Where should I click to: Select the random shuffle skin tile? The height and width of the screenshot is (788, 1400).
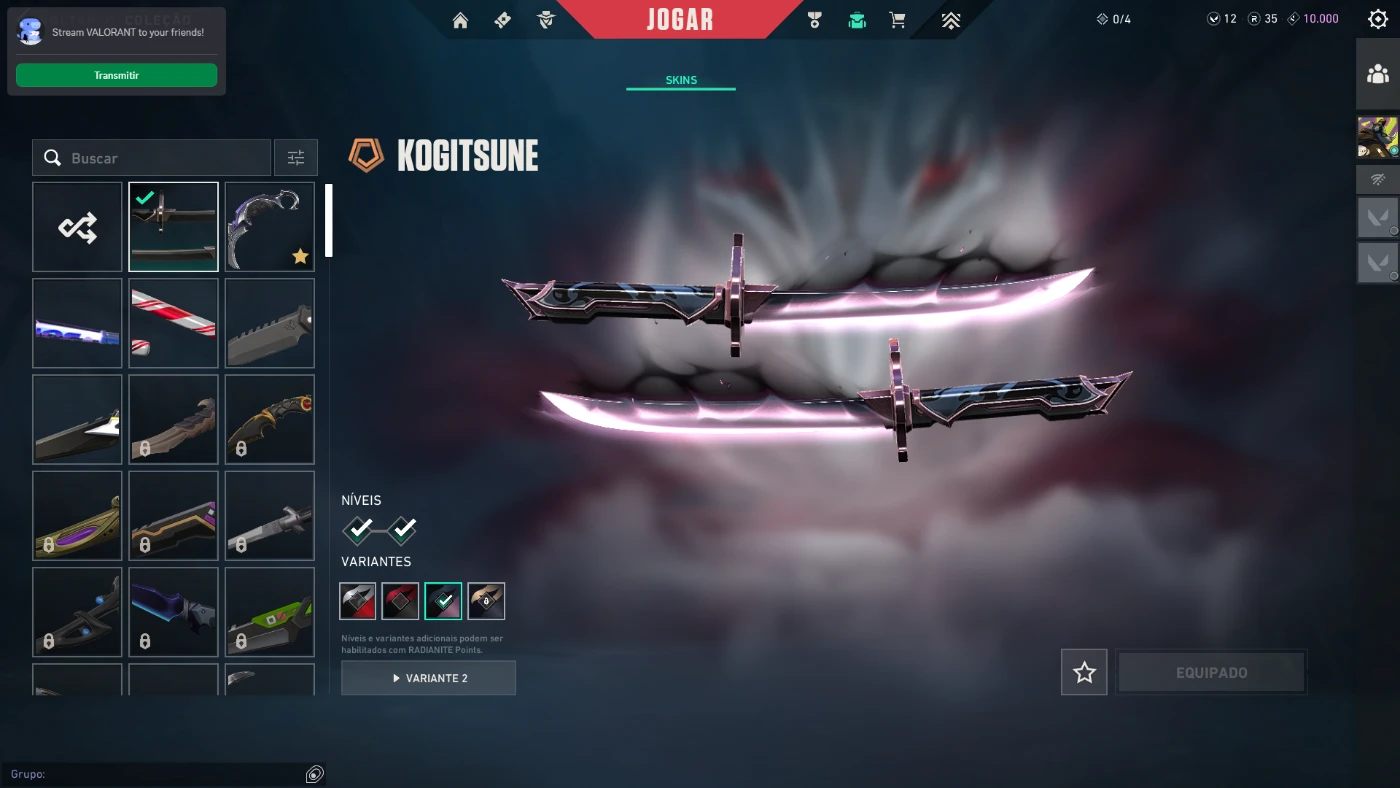(x=77, y=227)
